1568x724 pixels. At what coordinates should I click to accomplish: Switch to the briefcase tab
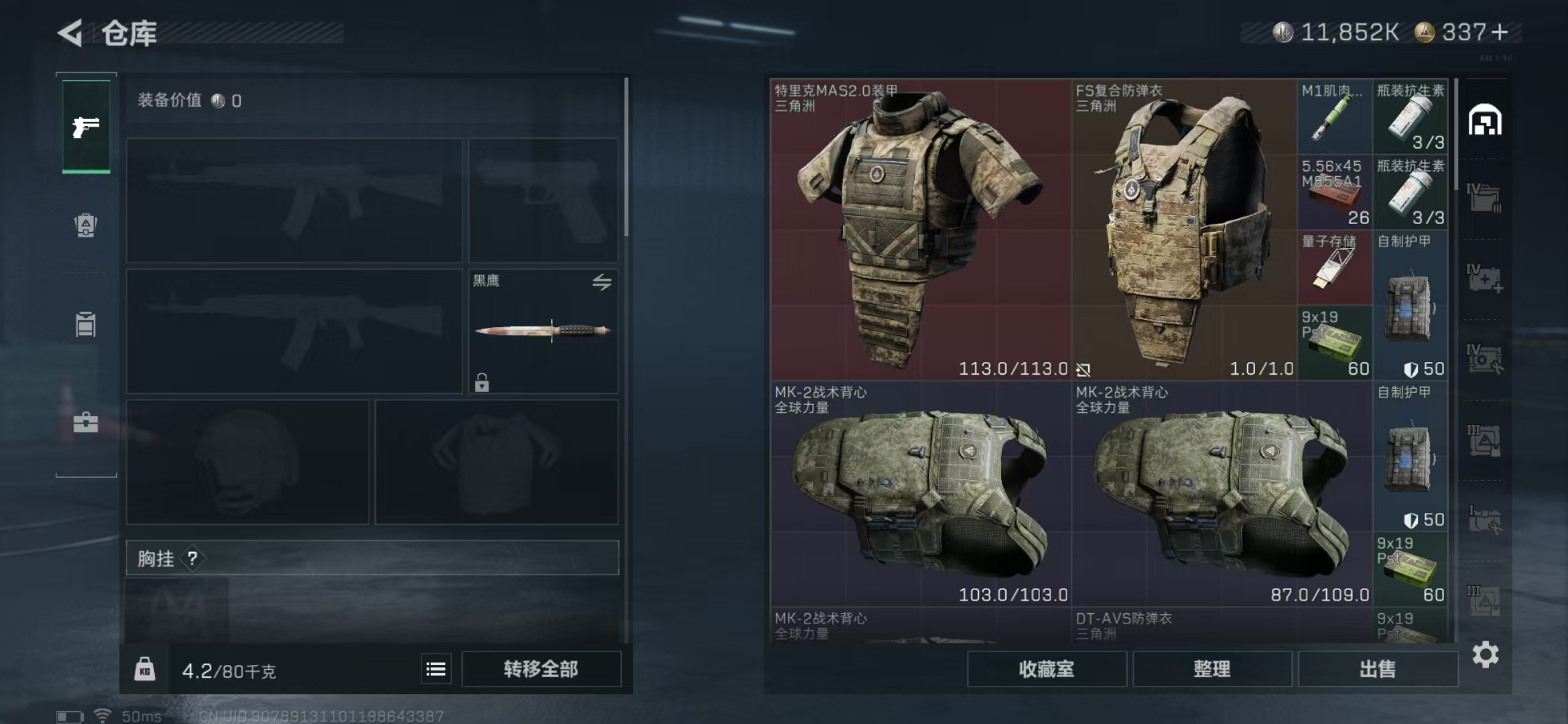click(x=86, y=422)
